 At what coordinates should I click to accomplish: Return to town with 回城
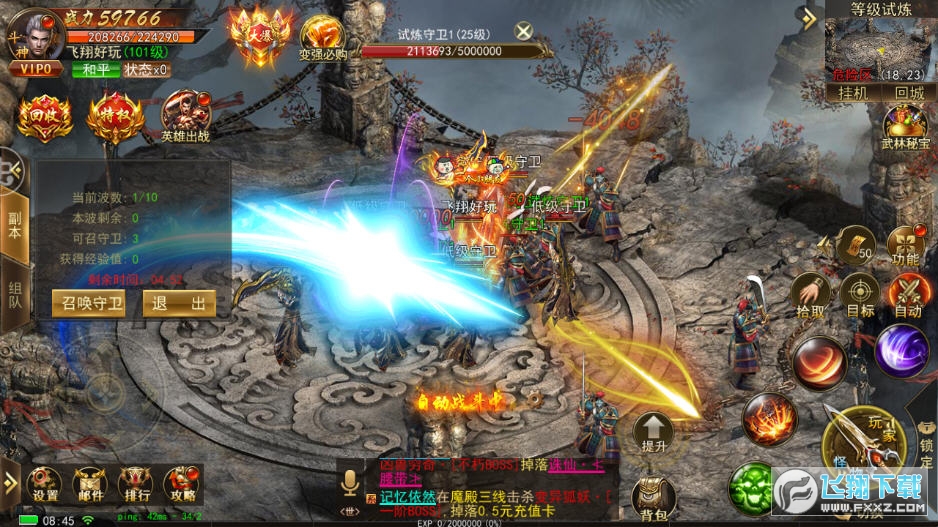click(908, 92)
